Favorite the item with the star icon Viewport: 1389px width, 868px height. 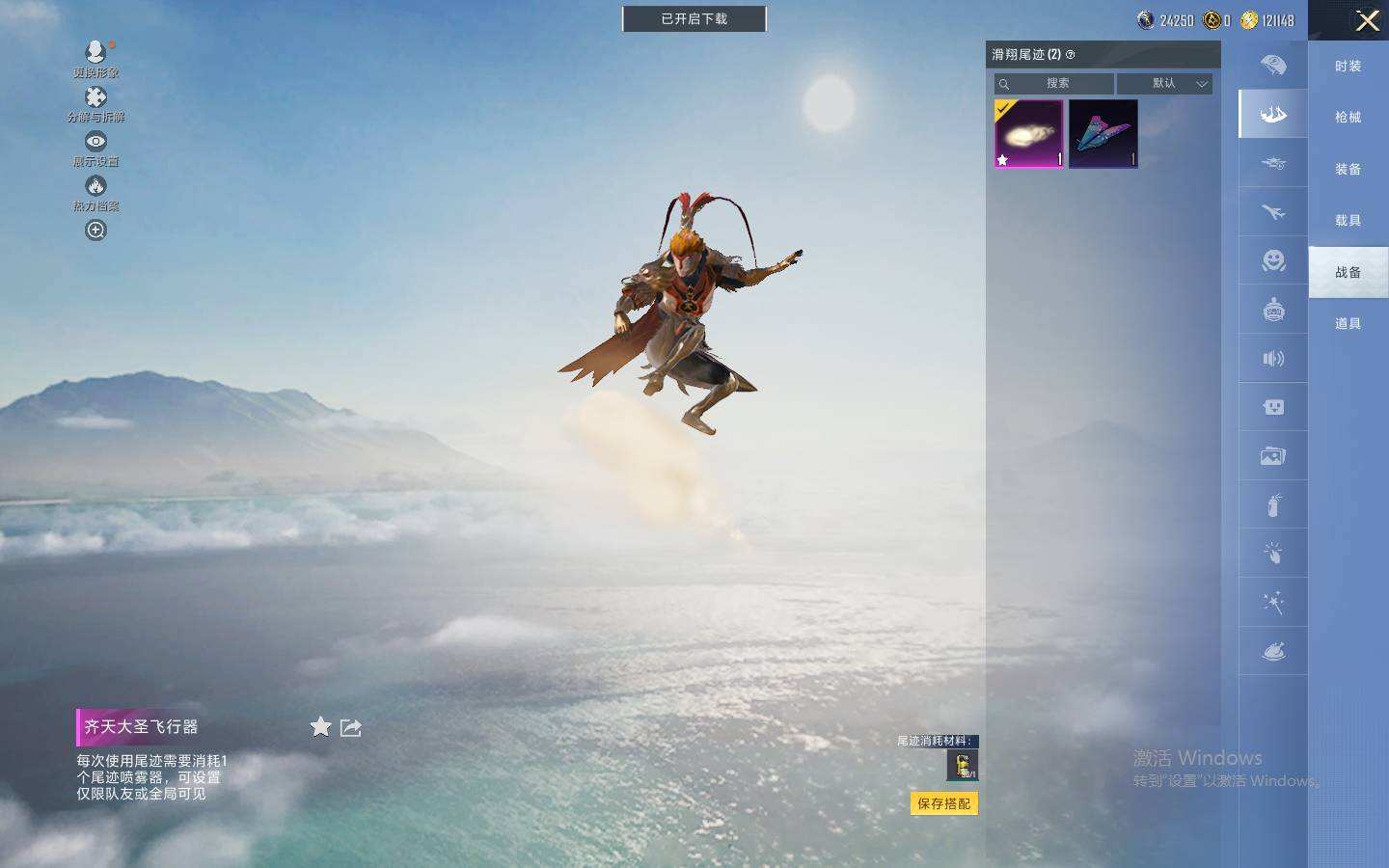tap(321, 727)
